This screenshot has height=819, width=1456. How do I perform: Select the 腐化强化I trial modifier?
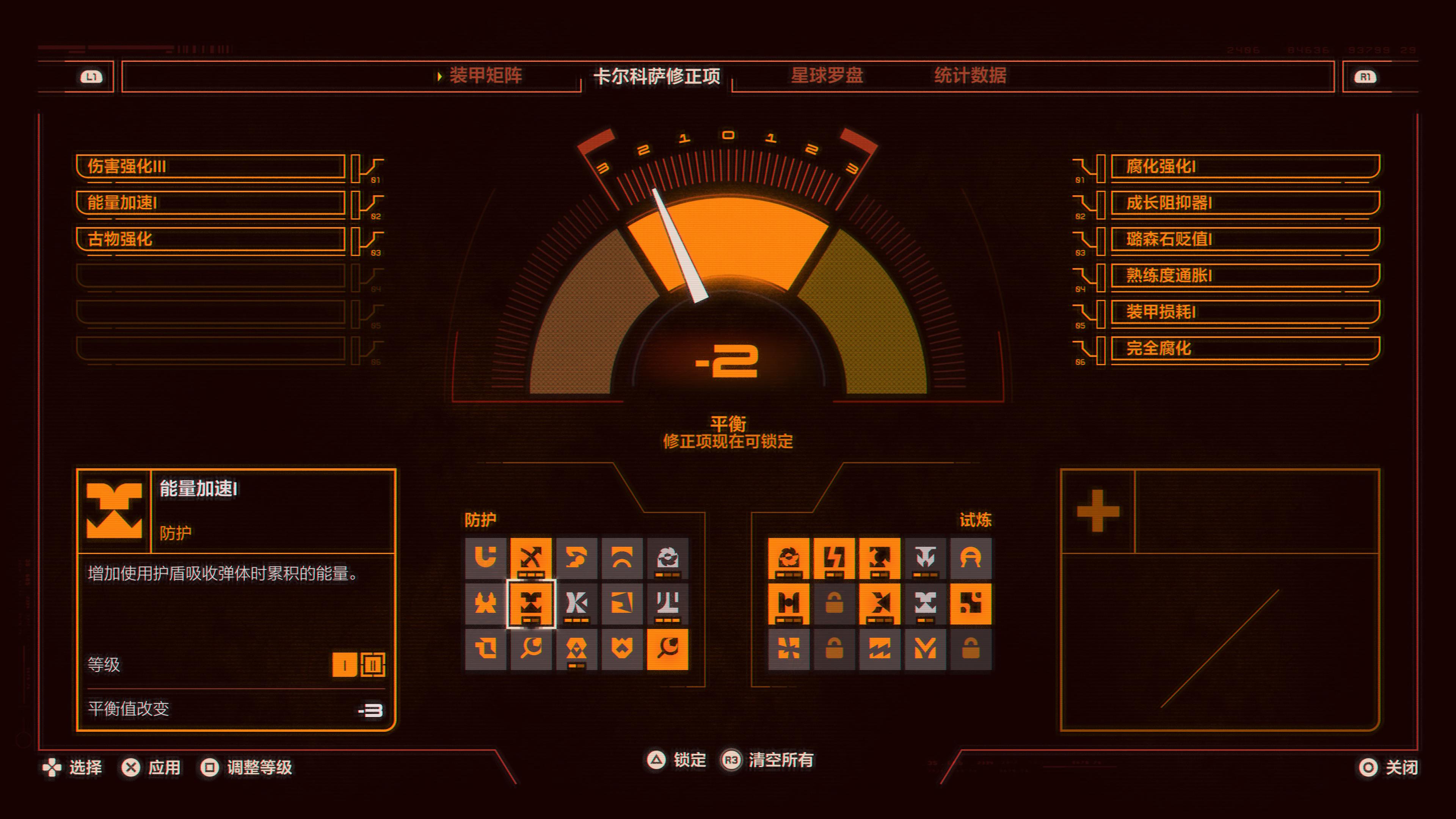[1244, 166]
